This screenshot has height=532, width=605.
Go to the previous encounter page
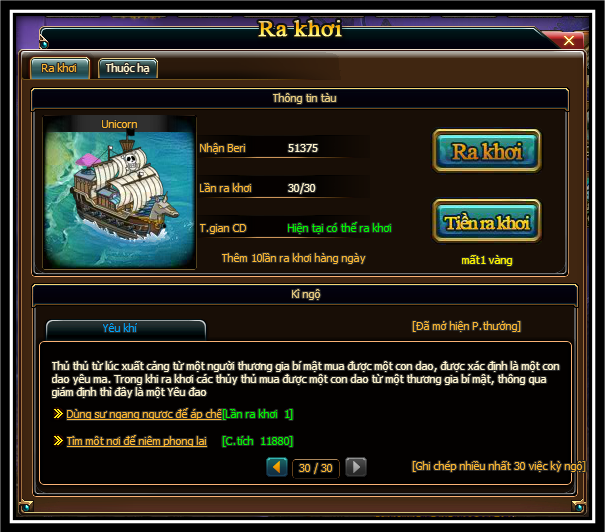pos(277,467)
